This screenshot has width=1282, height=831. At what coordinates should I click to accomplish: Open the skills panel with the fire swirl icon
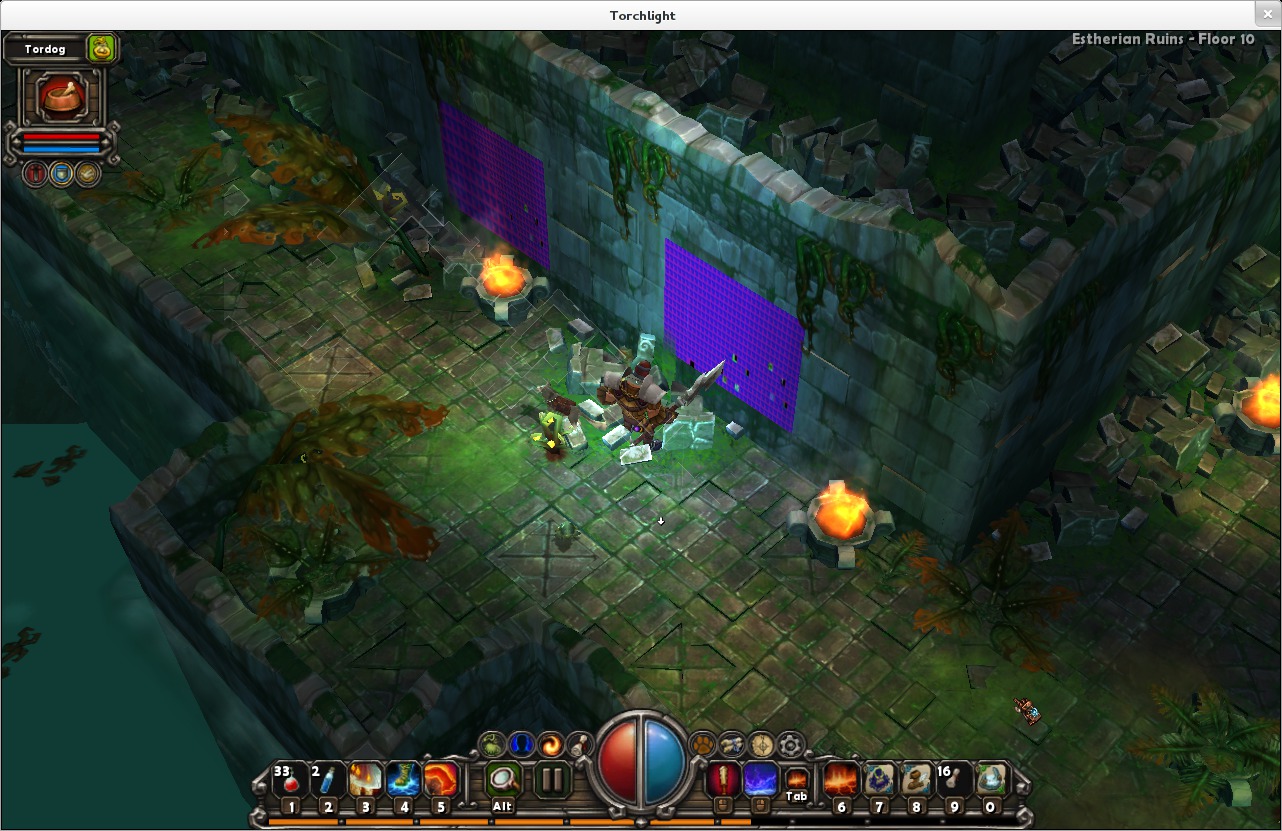(x=550, y=744)
